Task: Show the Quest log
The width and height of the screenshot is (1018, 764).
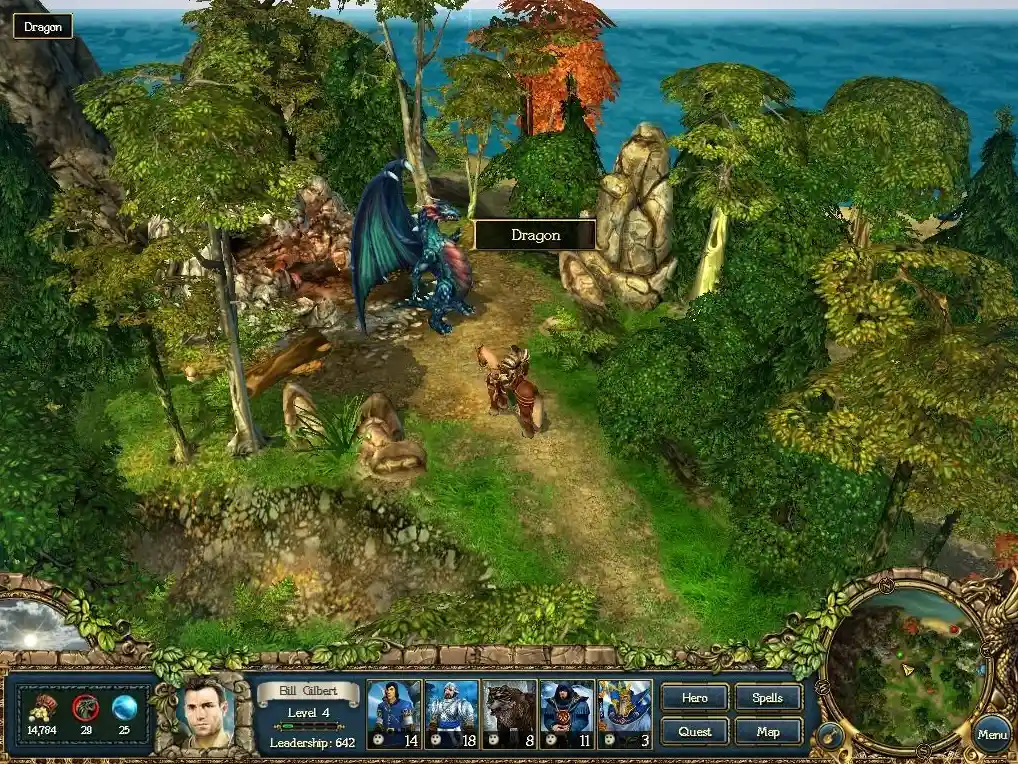Action: click(694, 731)
